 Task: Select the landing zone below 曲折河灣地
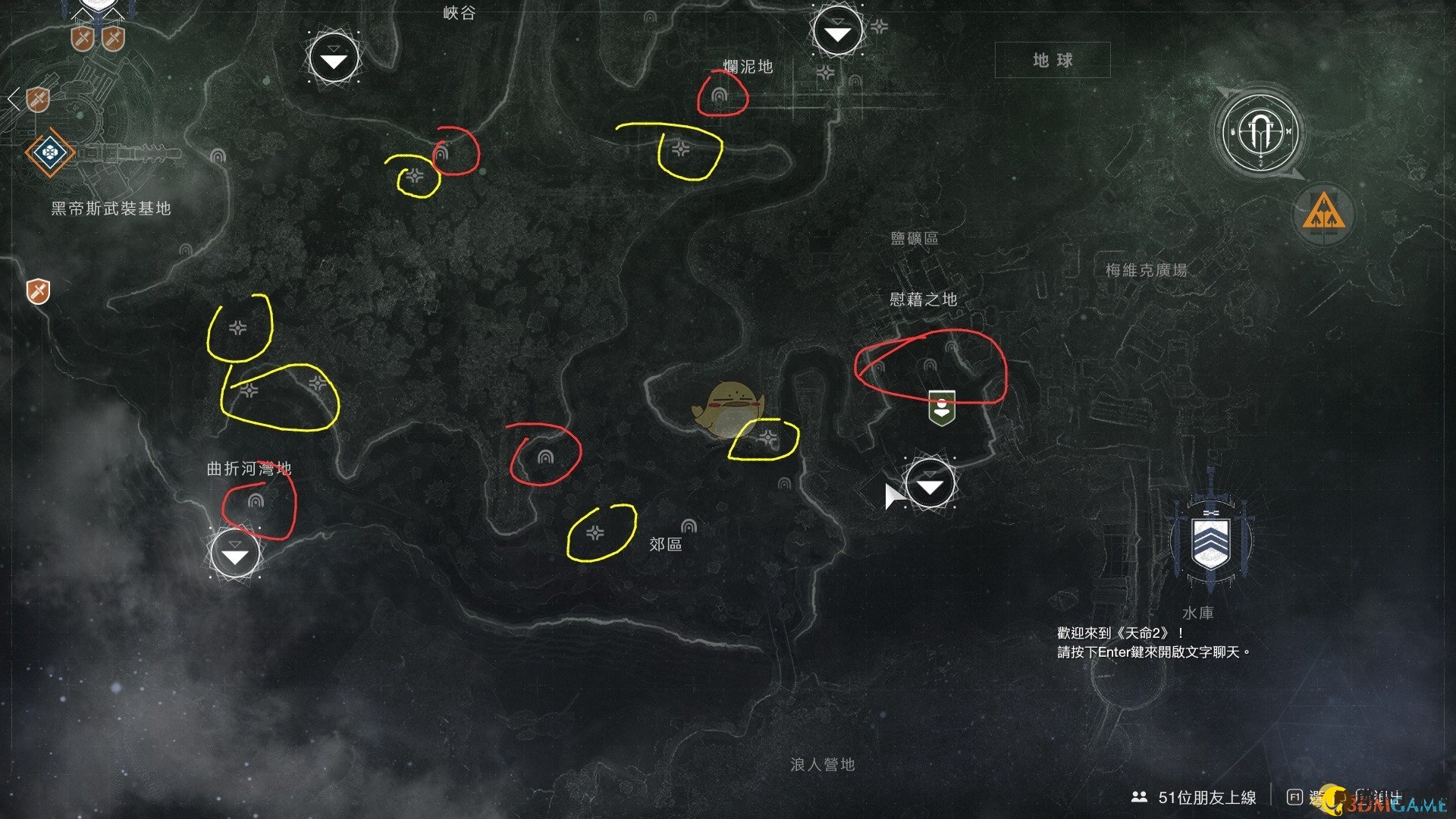pyautogui.click(x=234, y=554)
